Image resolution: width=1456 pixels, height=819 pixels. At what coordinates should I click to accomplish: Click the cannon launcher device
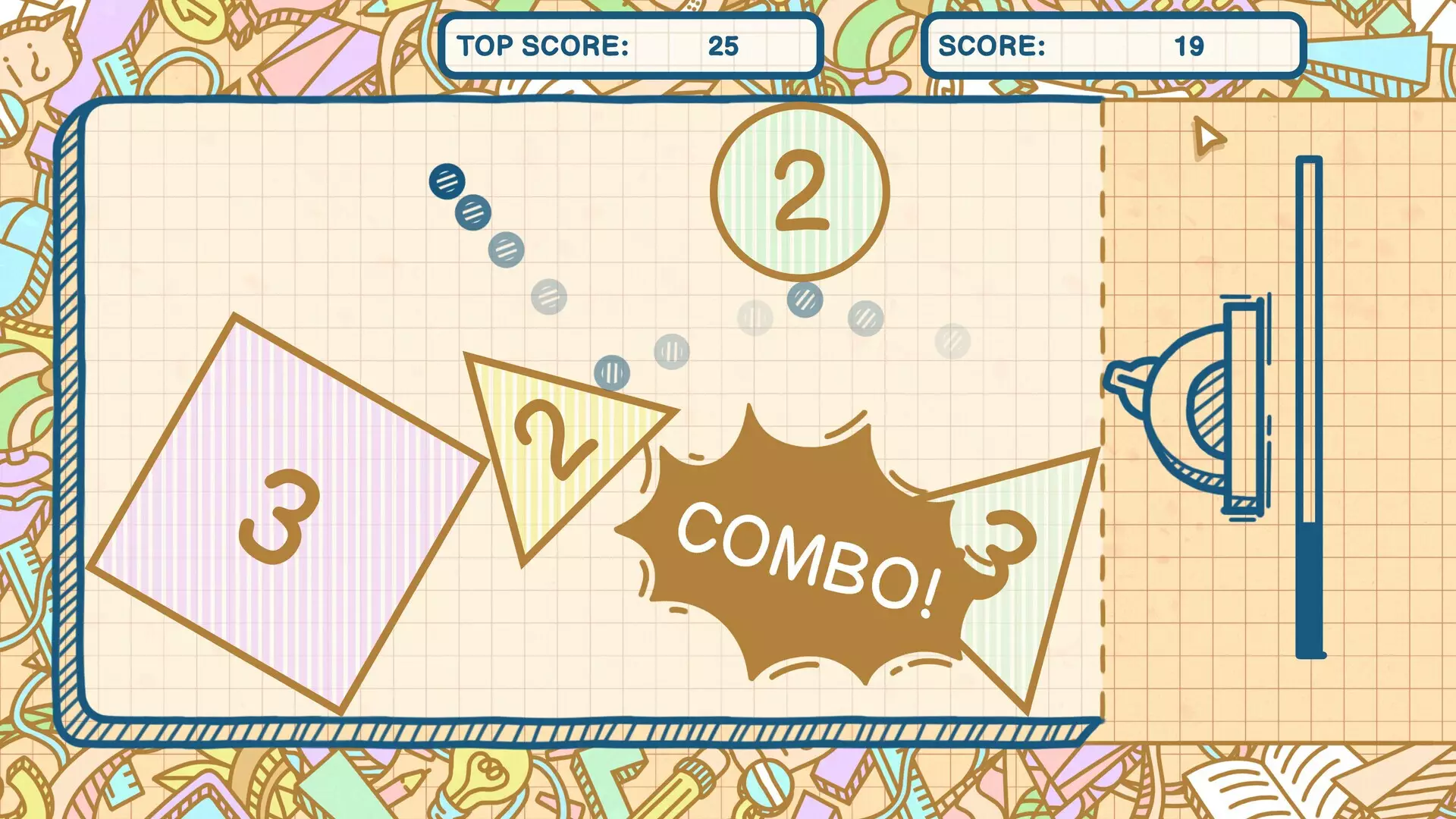click(1183, 402)
